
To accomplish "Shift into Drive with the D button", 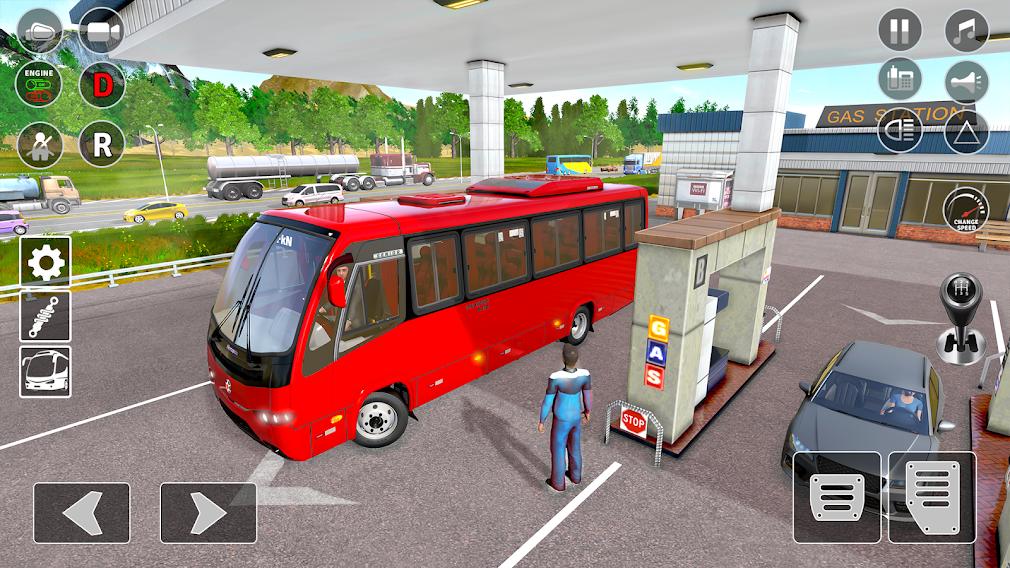I will coord(102,84).
